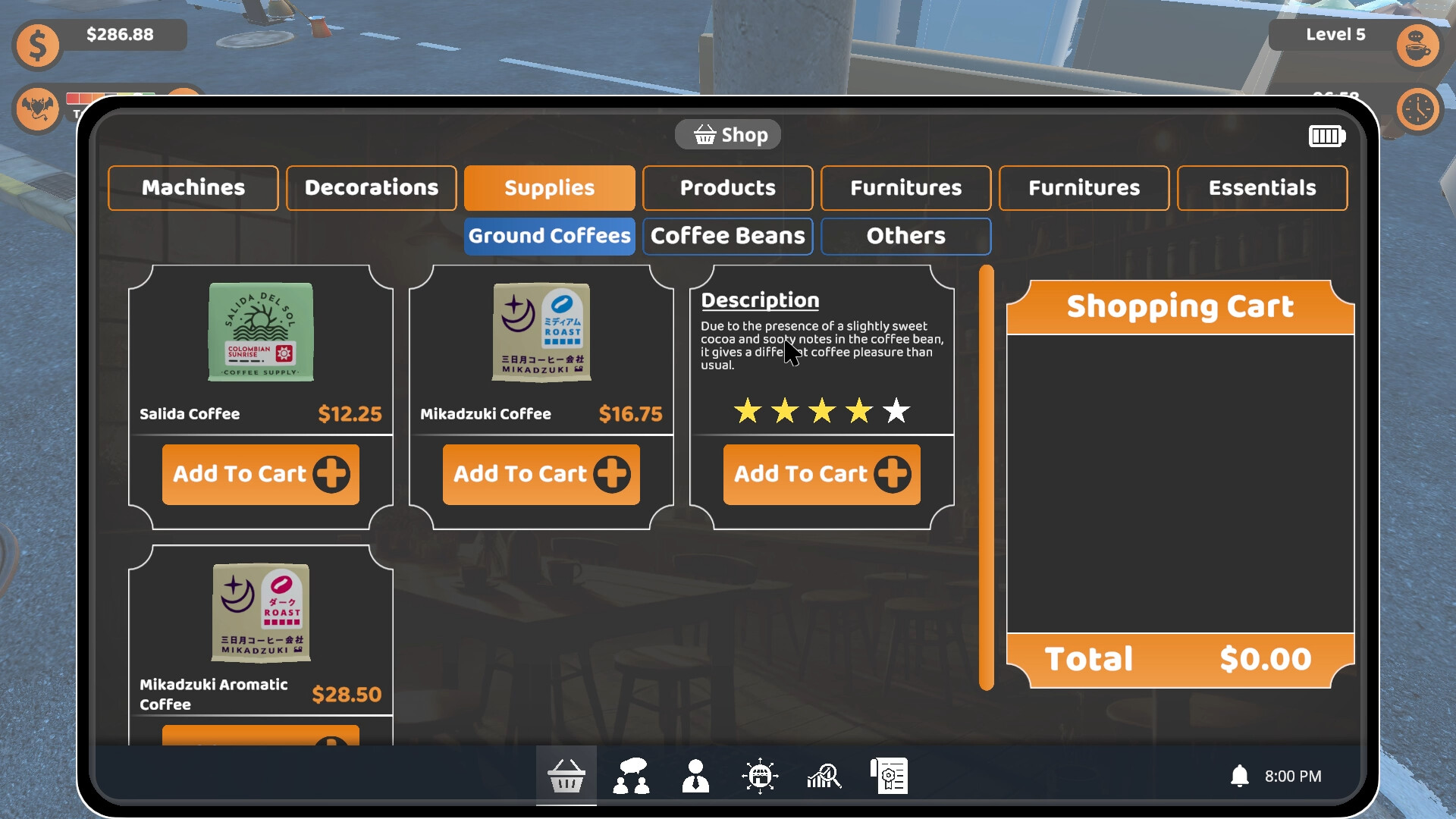Click the Mikadzuki Aromatic Coffee thumbnail
Screen dimensions: 1456x819
tap(260, 613)
